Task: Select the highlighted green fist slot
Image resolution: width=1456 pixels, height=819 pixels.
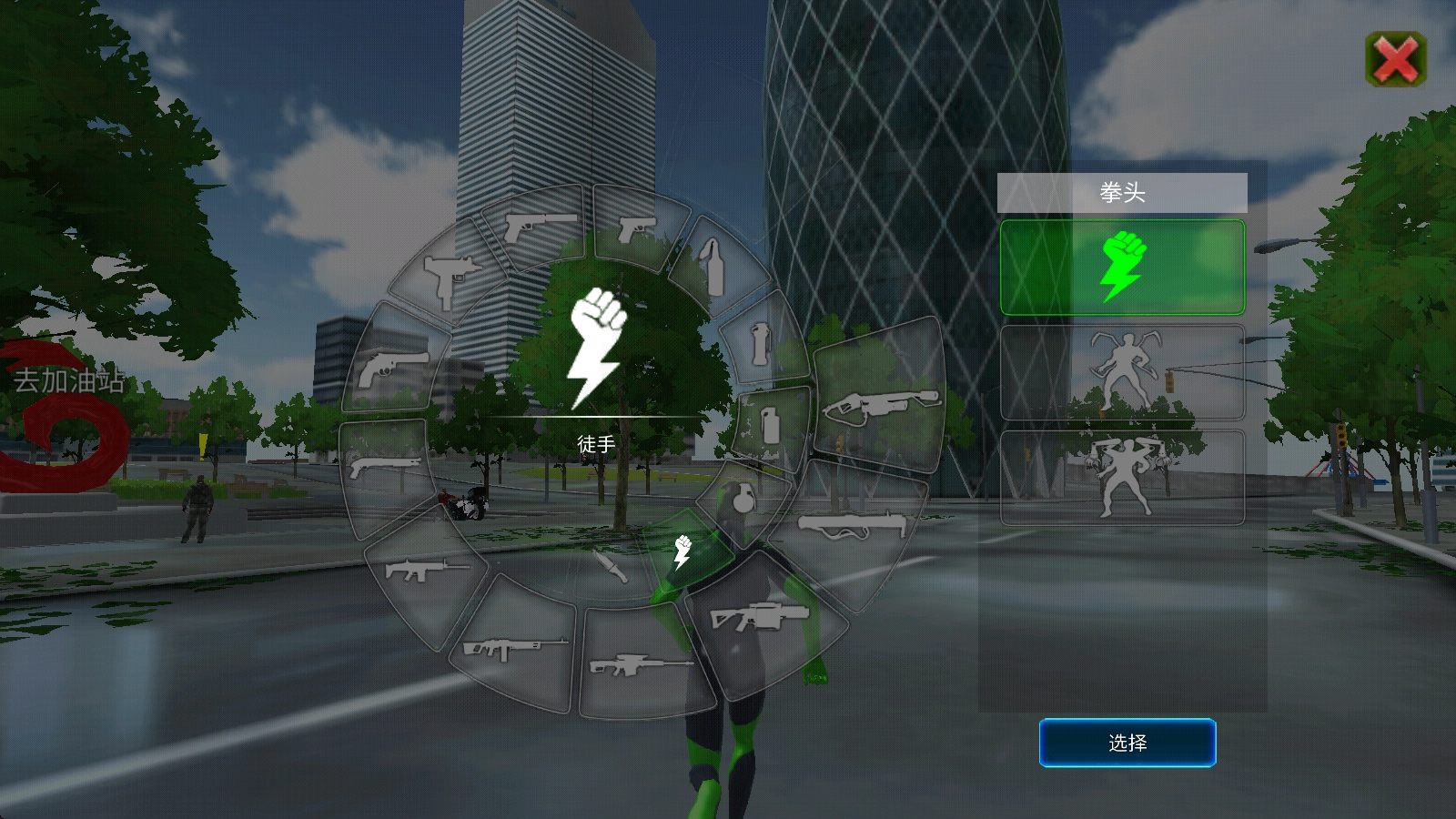Action: [x=683, y=552]
